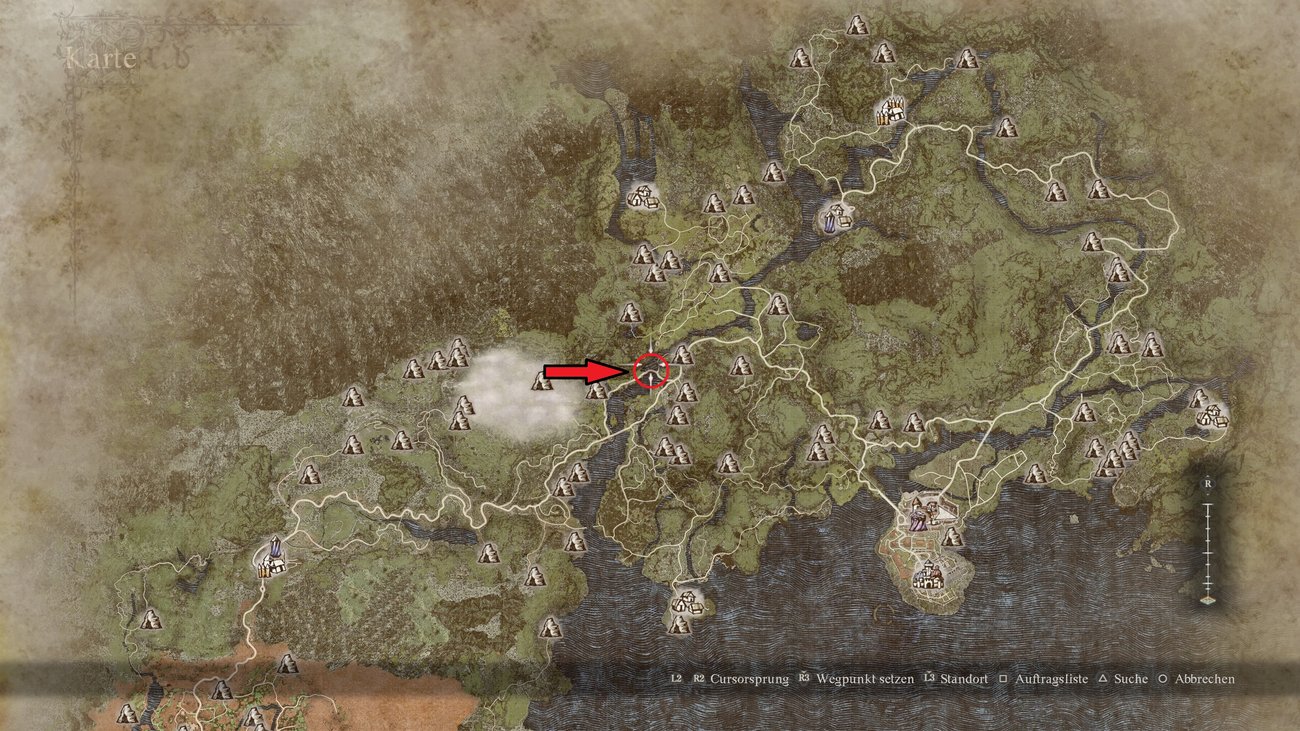
Task: Choose the fenced village marker in the far north
Action: pyautogui.click(x=888, y=111)
